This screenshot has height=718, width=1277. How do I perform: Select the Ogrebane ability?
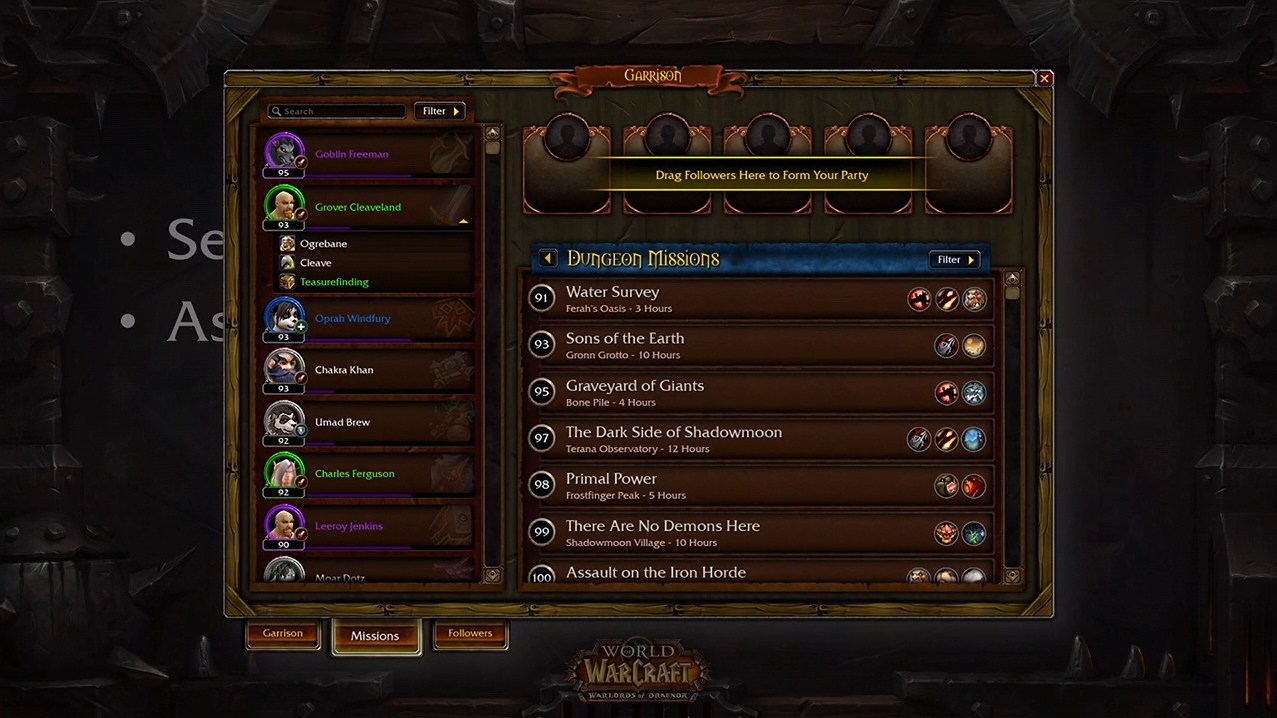[x=323, y=244]
